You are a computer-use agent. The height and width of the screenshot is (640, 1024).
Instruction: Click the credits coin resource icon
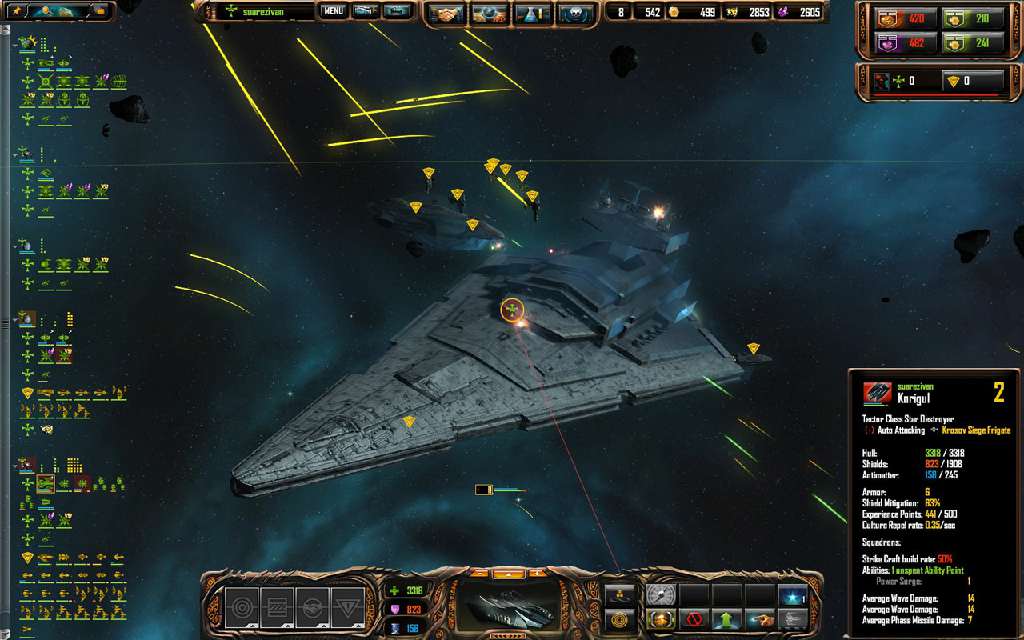(673, 13)
